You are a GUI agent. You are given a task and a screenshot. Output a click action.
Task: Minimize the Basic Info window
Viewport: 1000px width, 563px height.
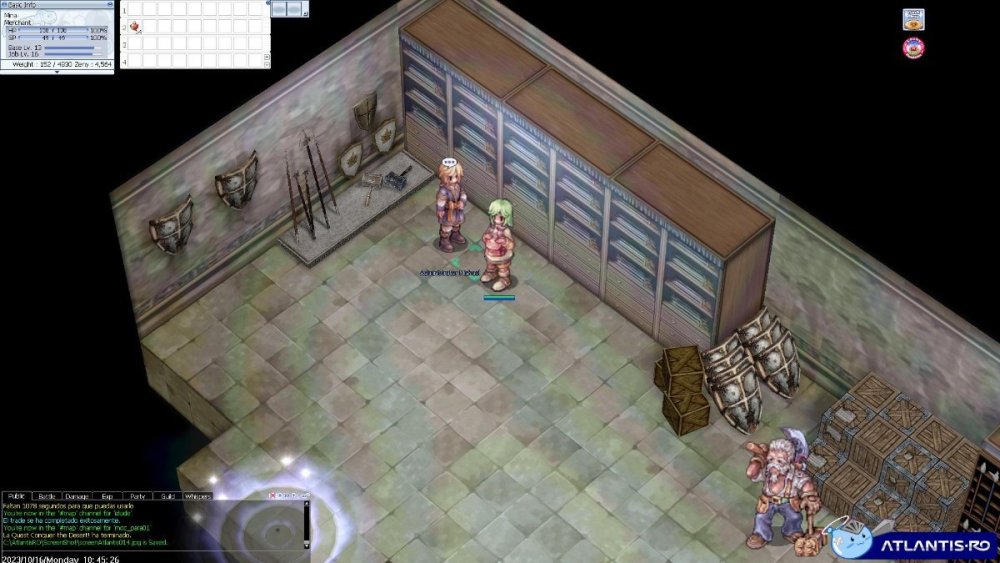(x=109, y=4)
